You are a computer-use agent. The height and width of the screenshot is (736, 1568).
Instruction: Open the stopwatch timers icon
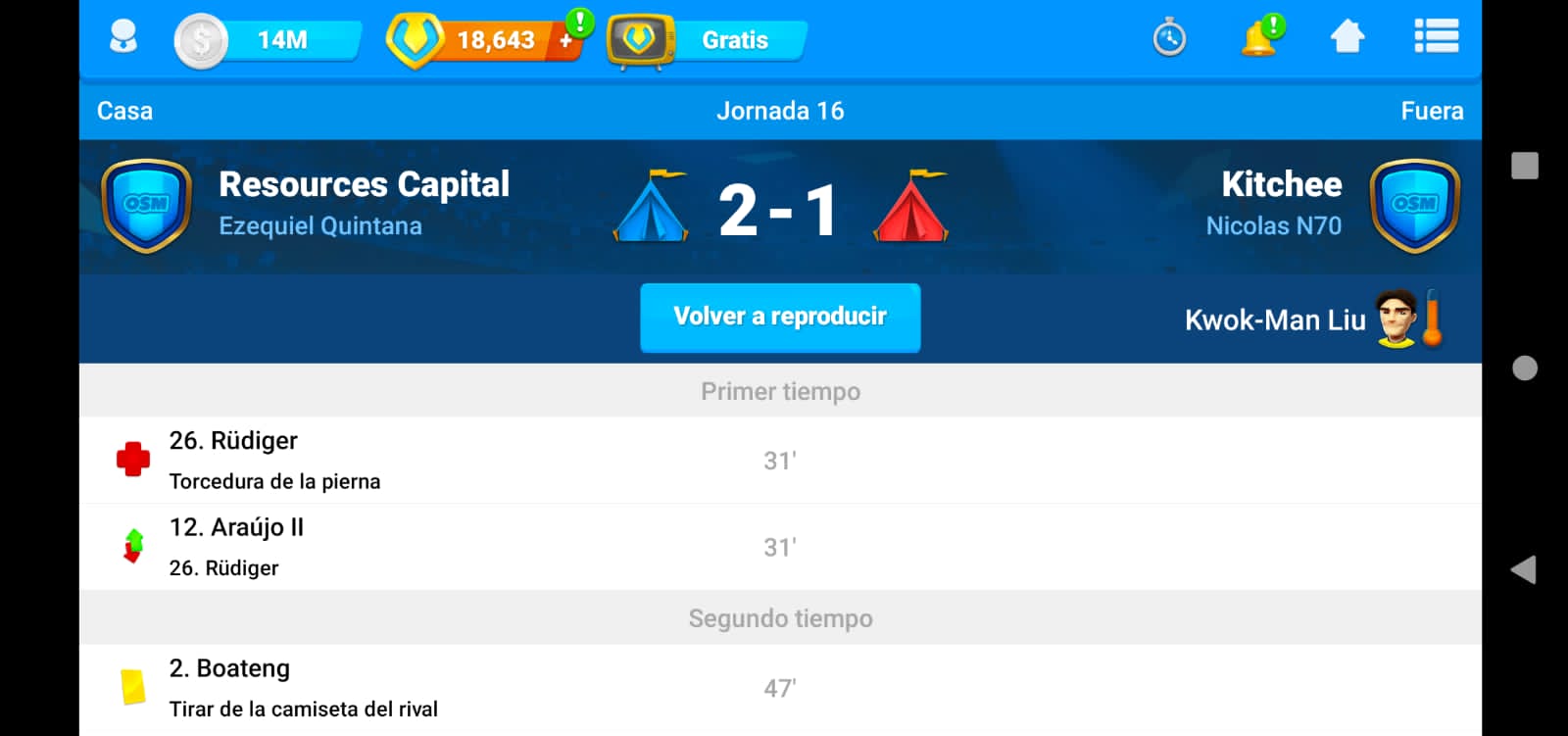pyautogui.click(x=1169, y=39)
